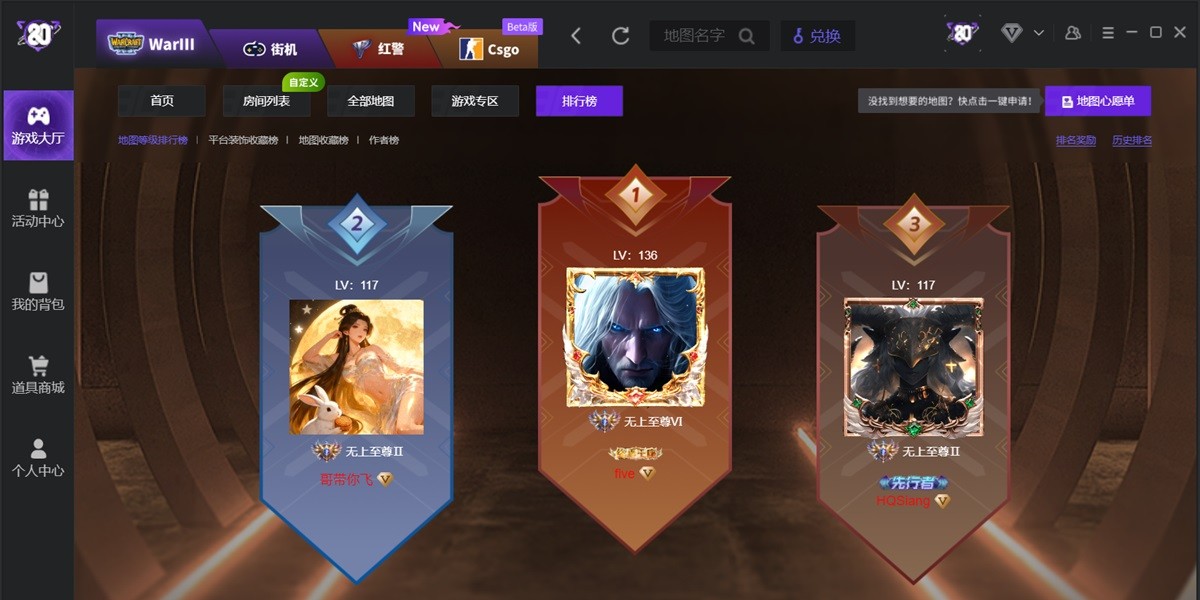This screenshot has width=1200, height=600.
Task: Browse 全部地图 all maps
Action: (x=371, y=101)
